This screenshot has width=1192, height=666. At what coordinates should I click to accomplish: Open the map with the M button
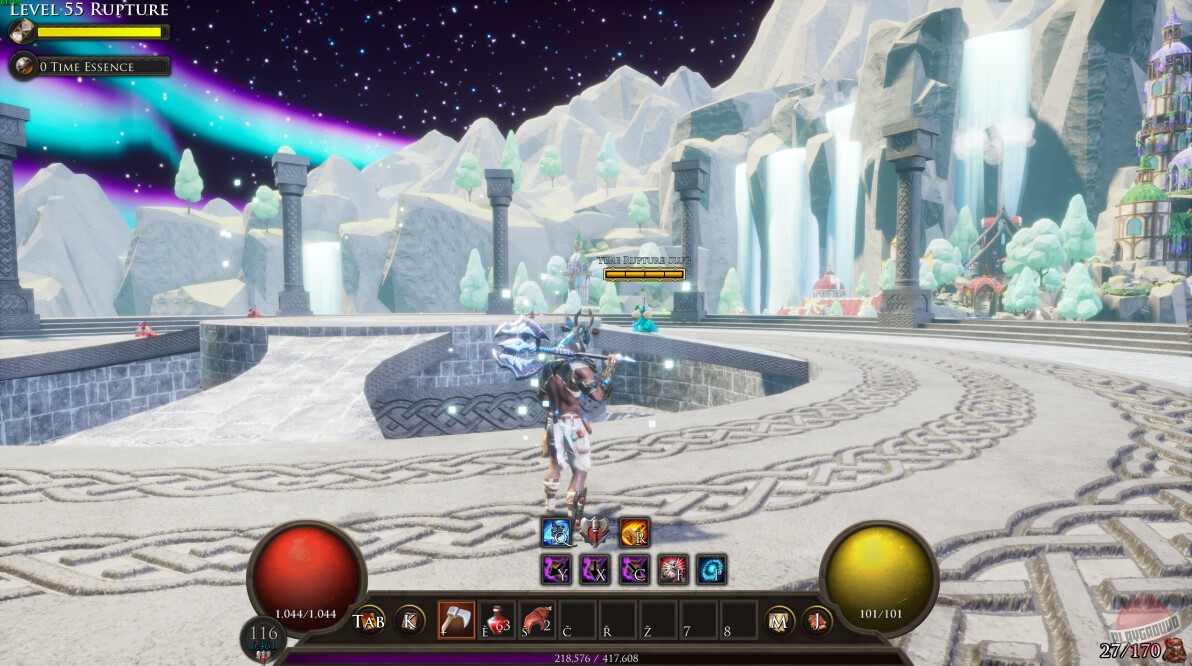780,621
